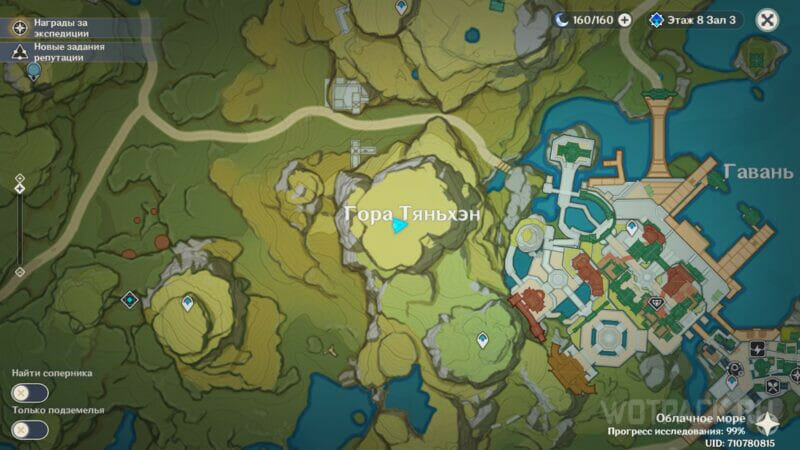Image resolution: width=800 pixels, height=450 pixels.
Task: Select the diamond domain marker on the map
Action: [129, 299]
